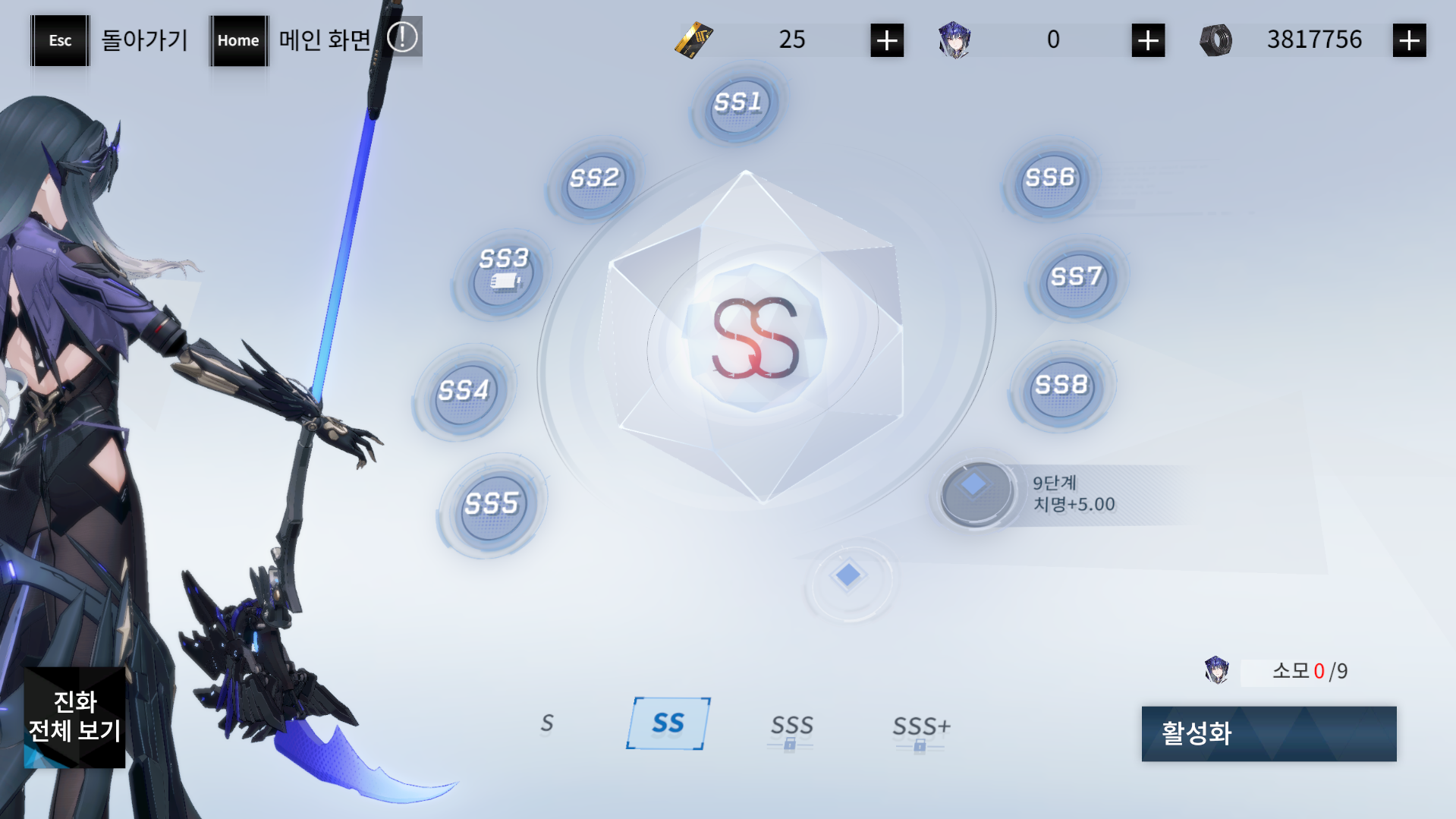Pick the SS8 evolution node
Image resolution: width=1456 pixels, height=819 pixels.
(1061, 387)
